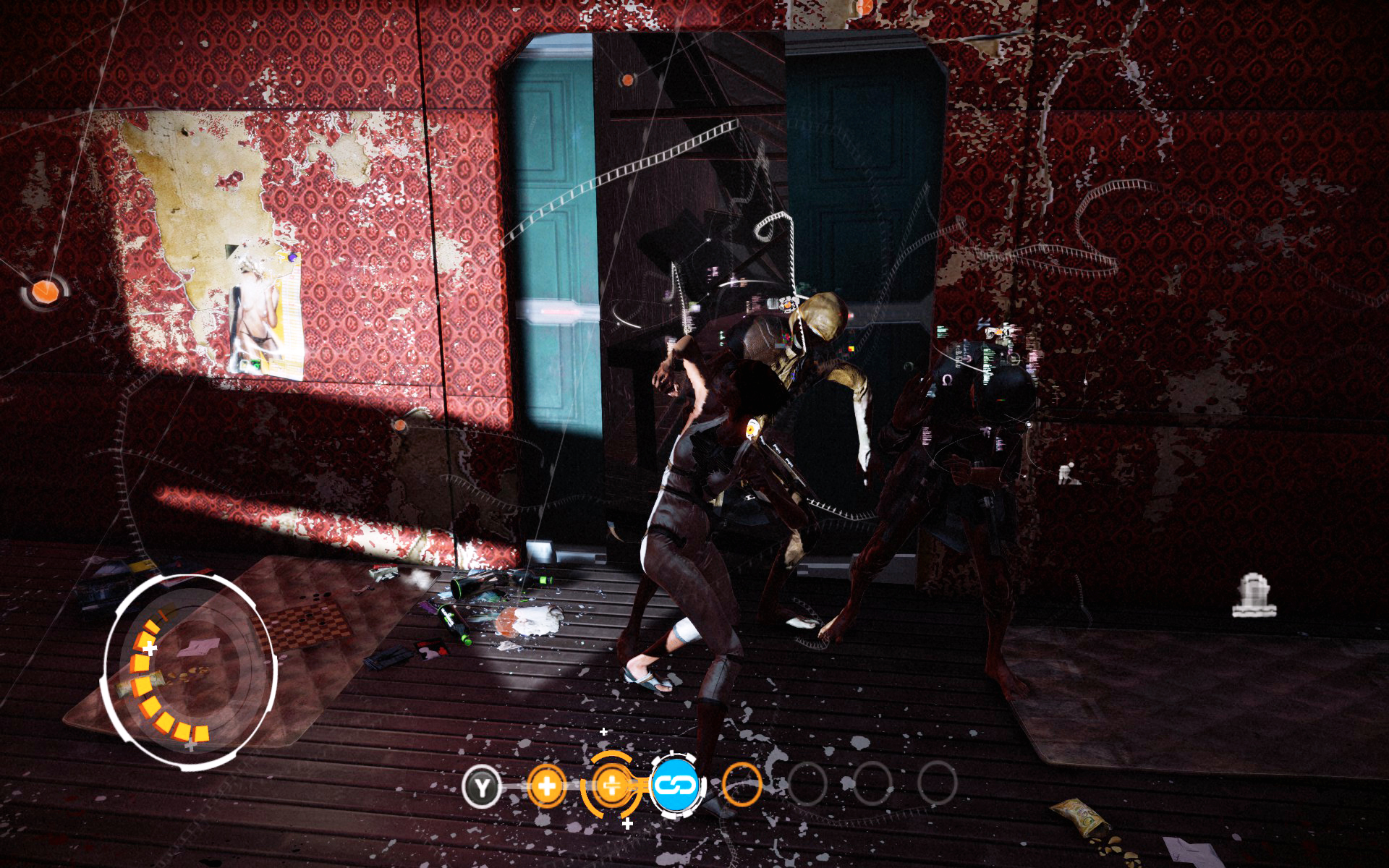The image size is (1389, 868).
Task: Choose the empty orange-outlined combo slot
Action: tap(742, 785)
